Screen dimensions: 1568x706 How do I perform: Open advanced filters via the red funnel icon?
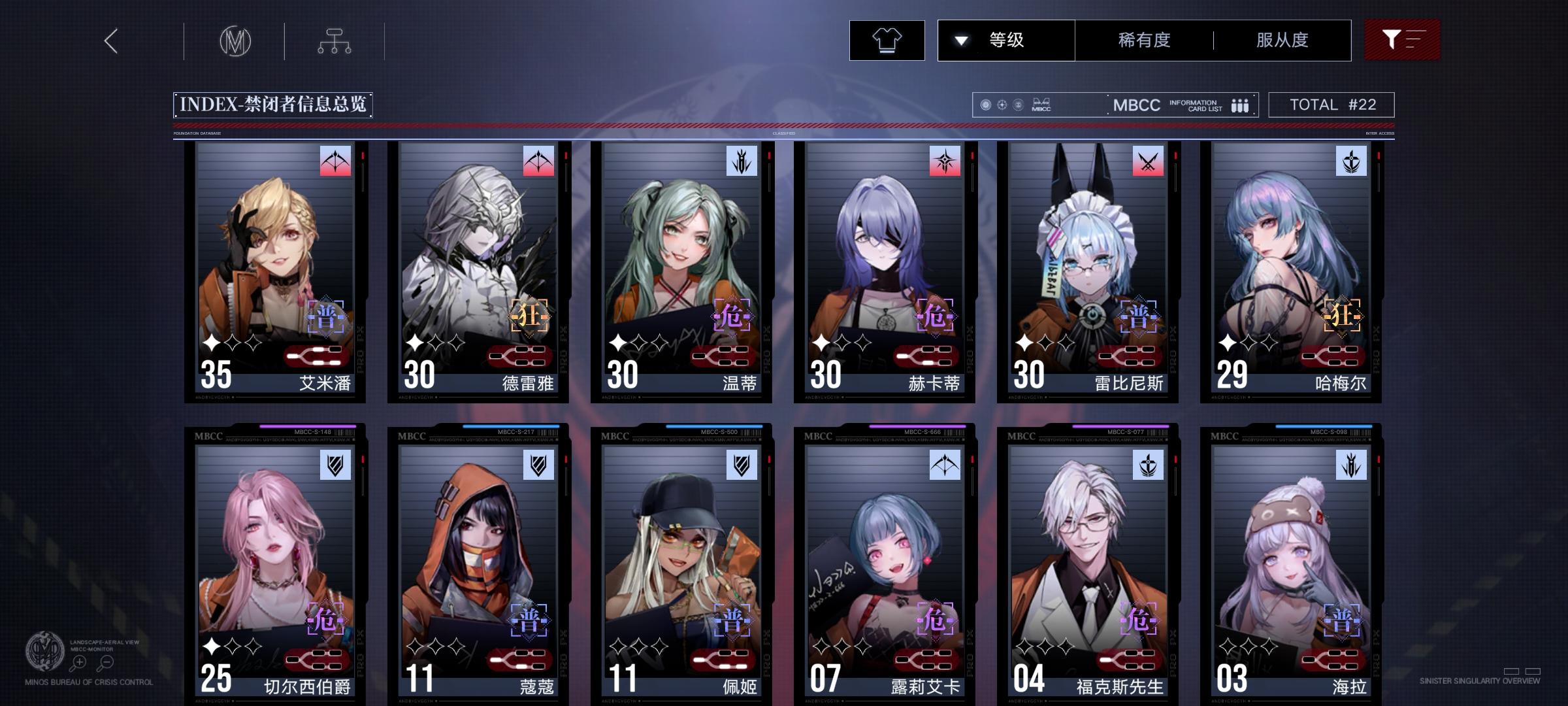[1402, 40]
